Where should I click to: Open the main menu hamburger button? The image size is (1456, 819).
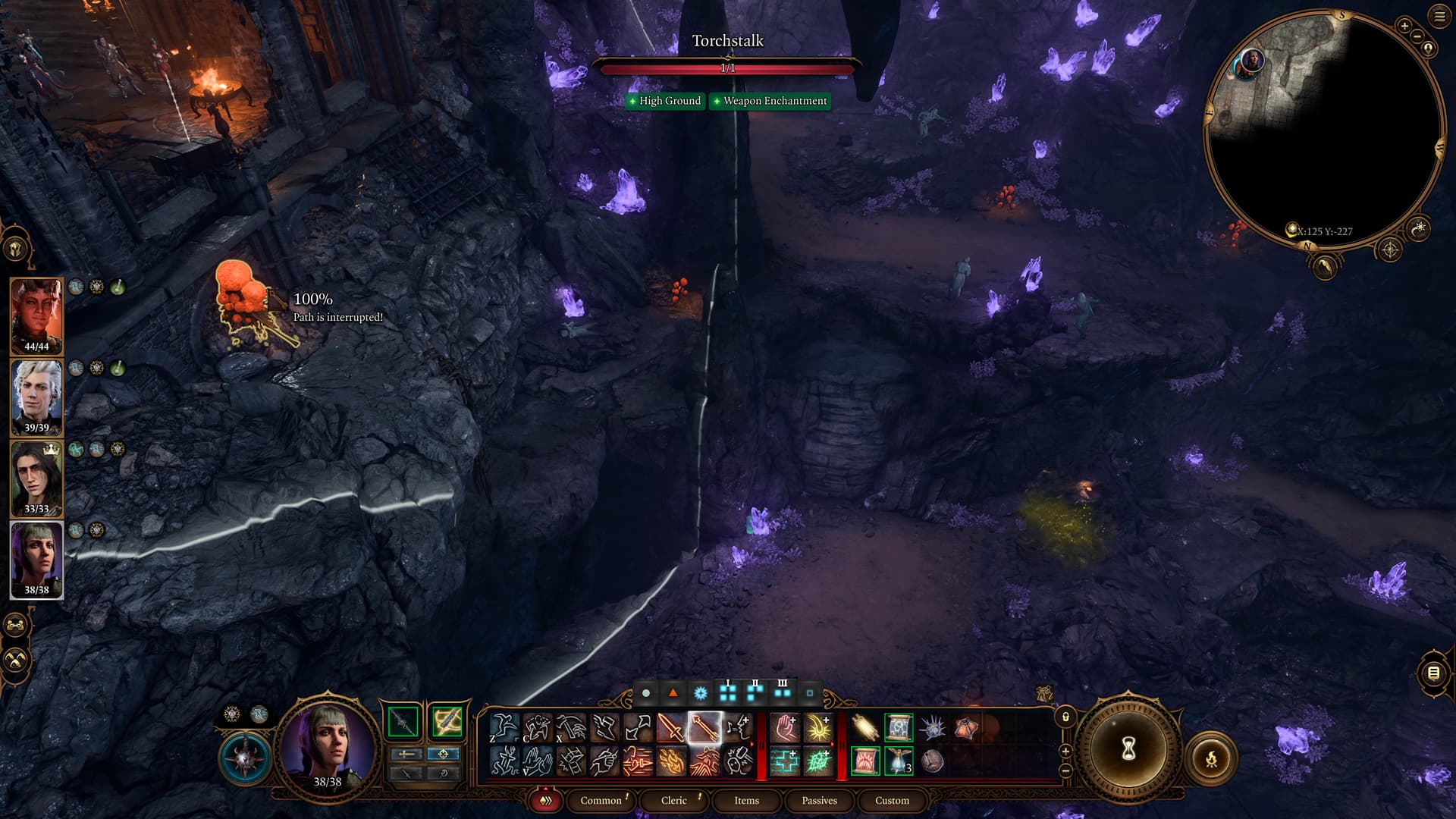click(x=1439, y=17)
